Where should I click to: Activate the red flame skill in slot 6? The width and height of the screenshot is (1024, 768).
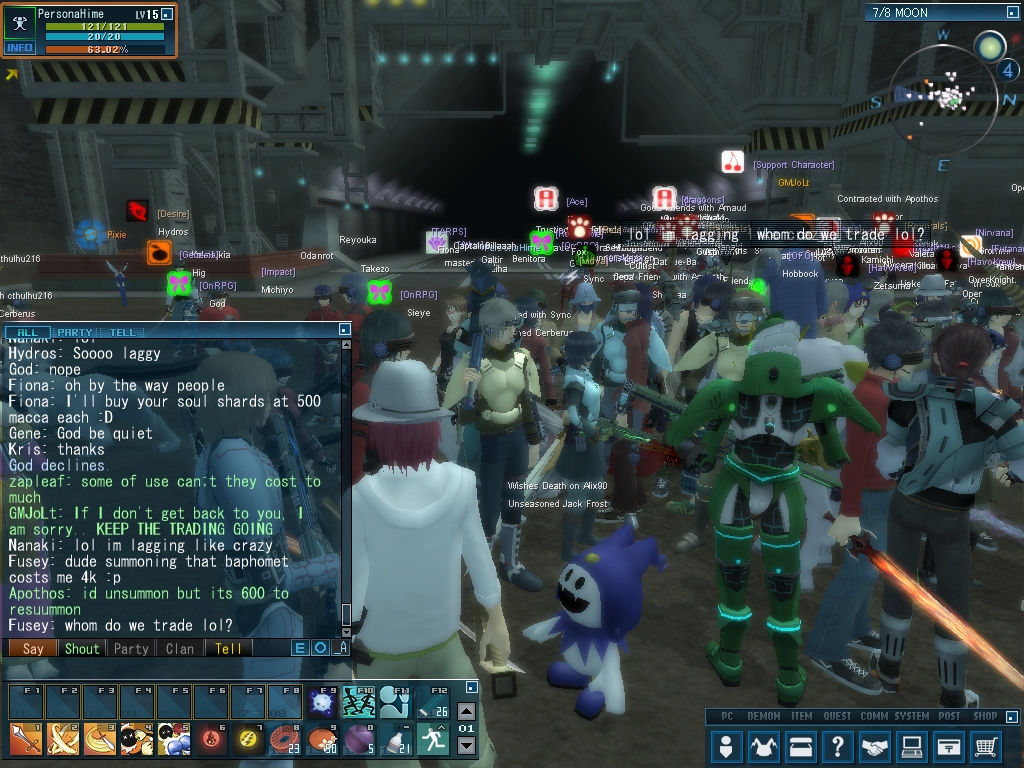(211, 739)
